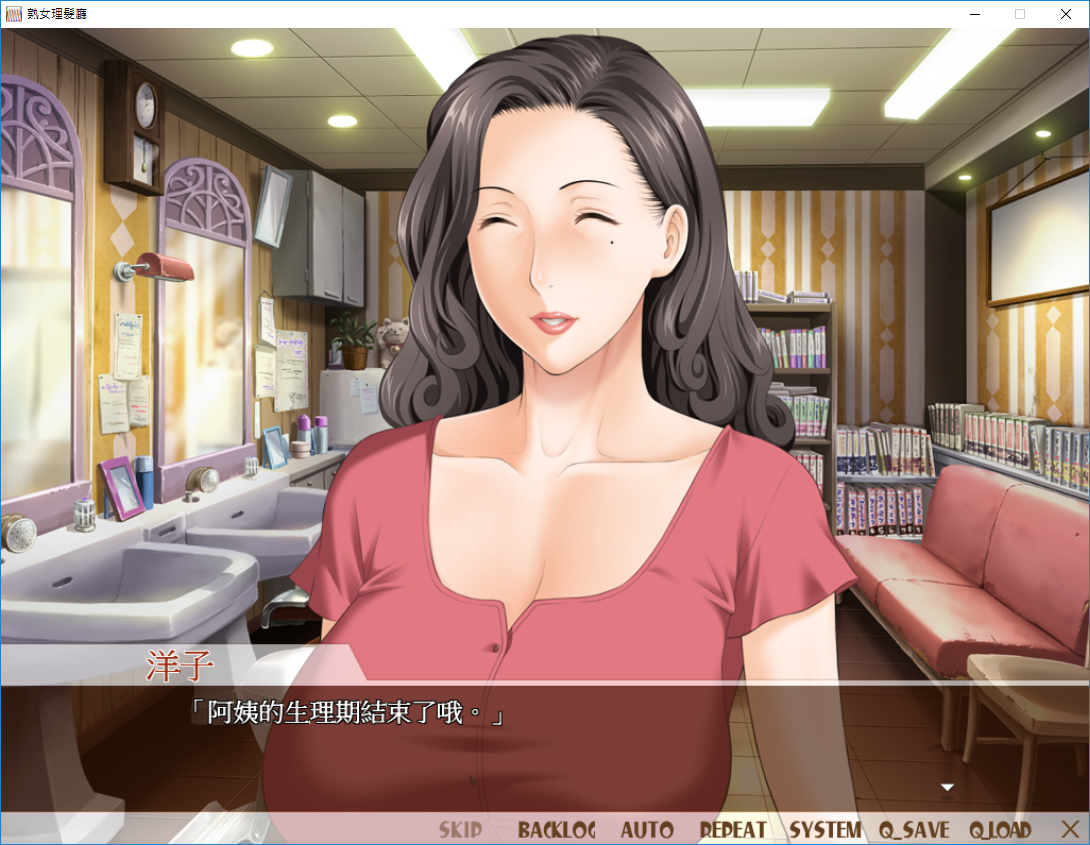Image resolution: width=1090 pixels, height=845 pixels.
Task: Quick save with Q_SAVE
Action: tap(914, 830)
